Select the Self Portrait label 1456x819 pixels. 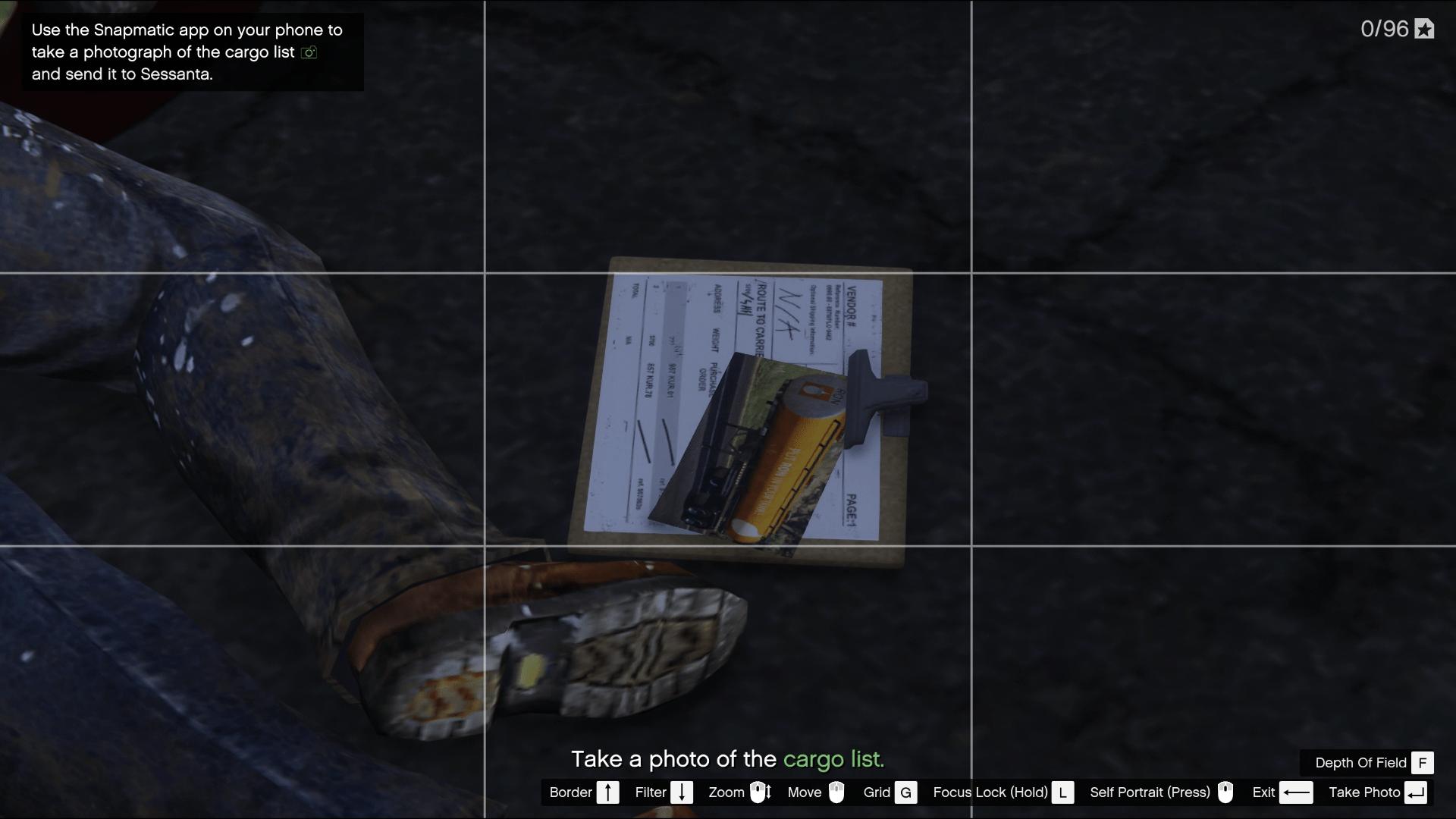tap(1150, 792)
